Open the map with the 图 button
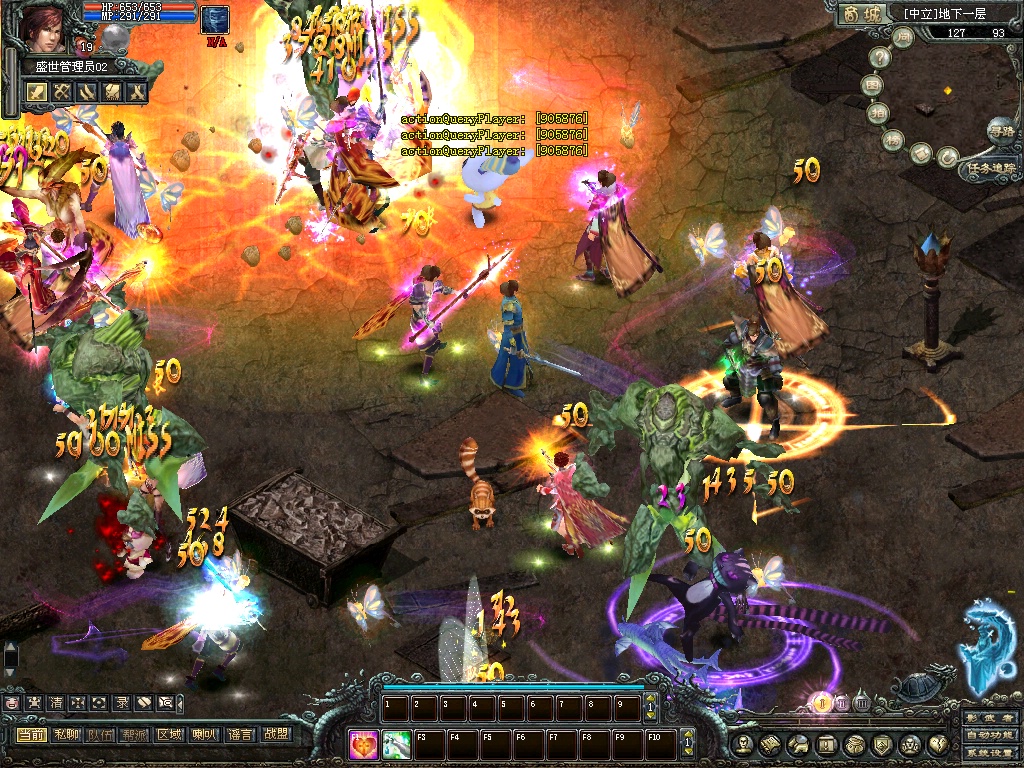The width and height of the screenshot is (1024, 768). tap(874, 86)
